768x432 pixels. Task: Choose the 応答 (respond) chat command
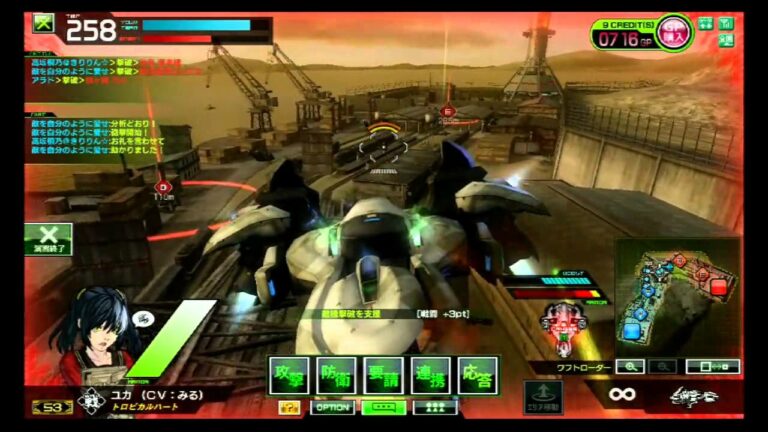478,376
